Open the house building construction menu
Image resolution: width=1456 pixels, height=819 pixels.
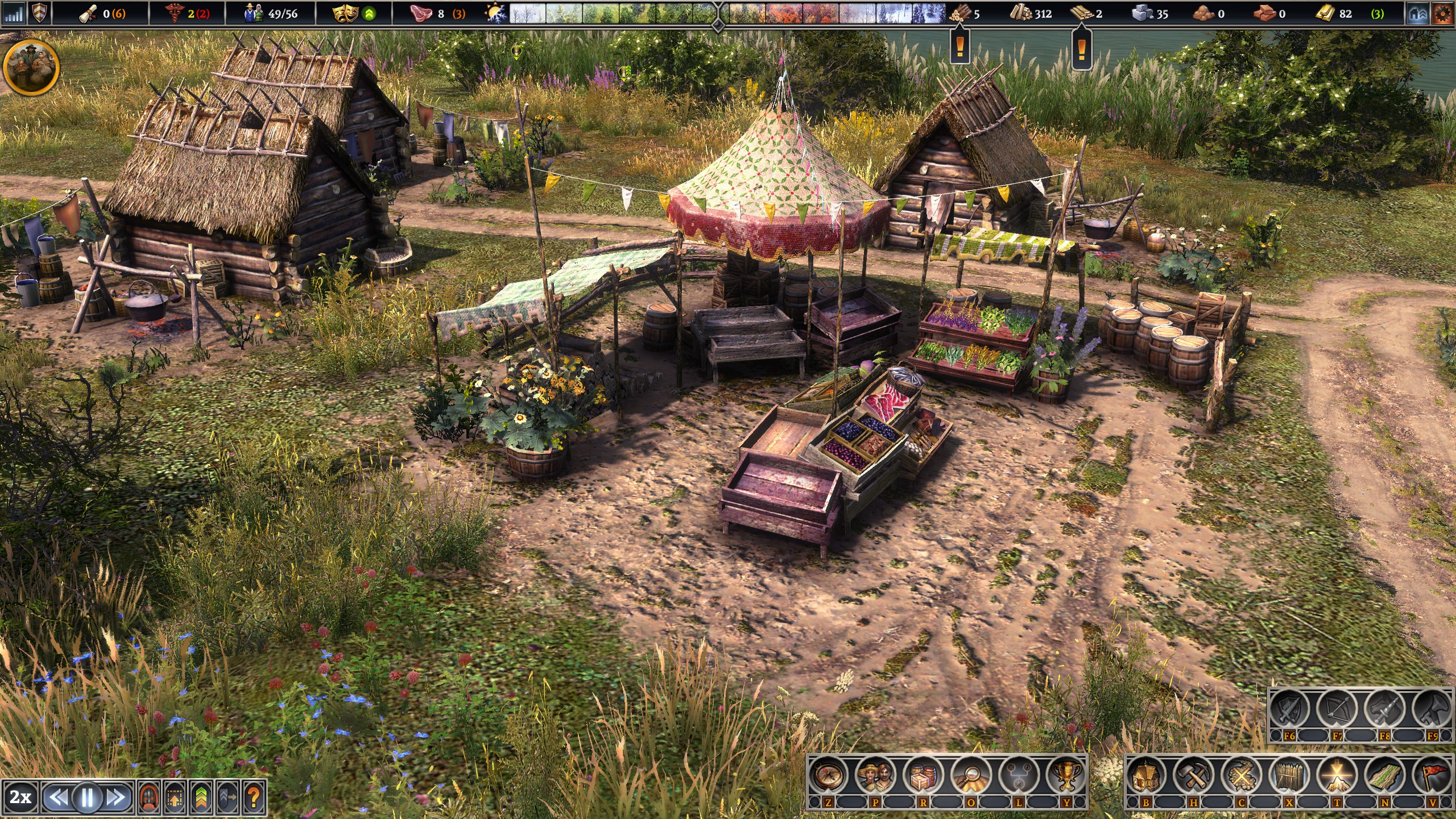[1146, 776]
